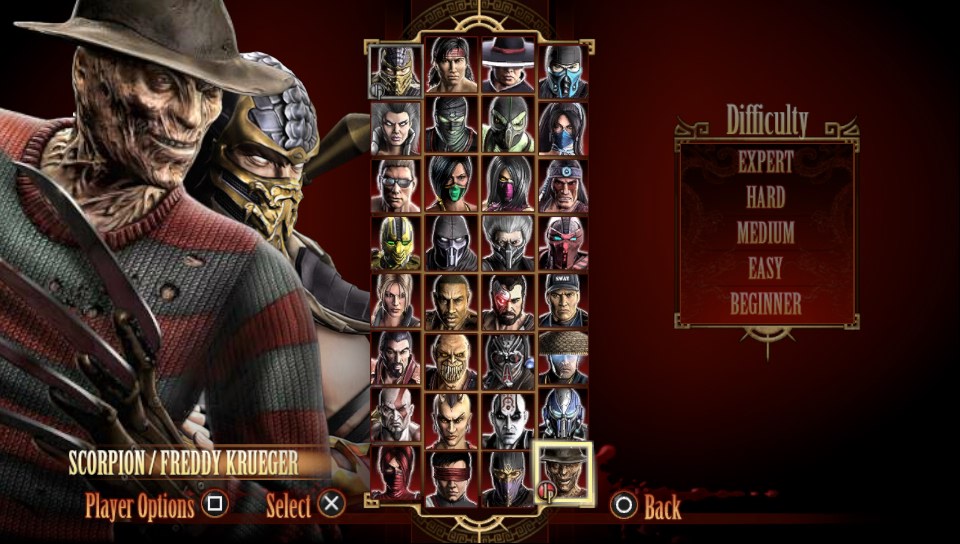Select Stryker in the police cap

point(563,300)
